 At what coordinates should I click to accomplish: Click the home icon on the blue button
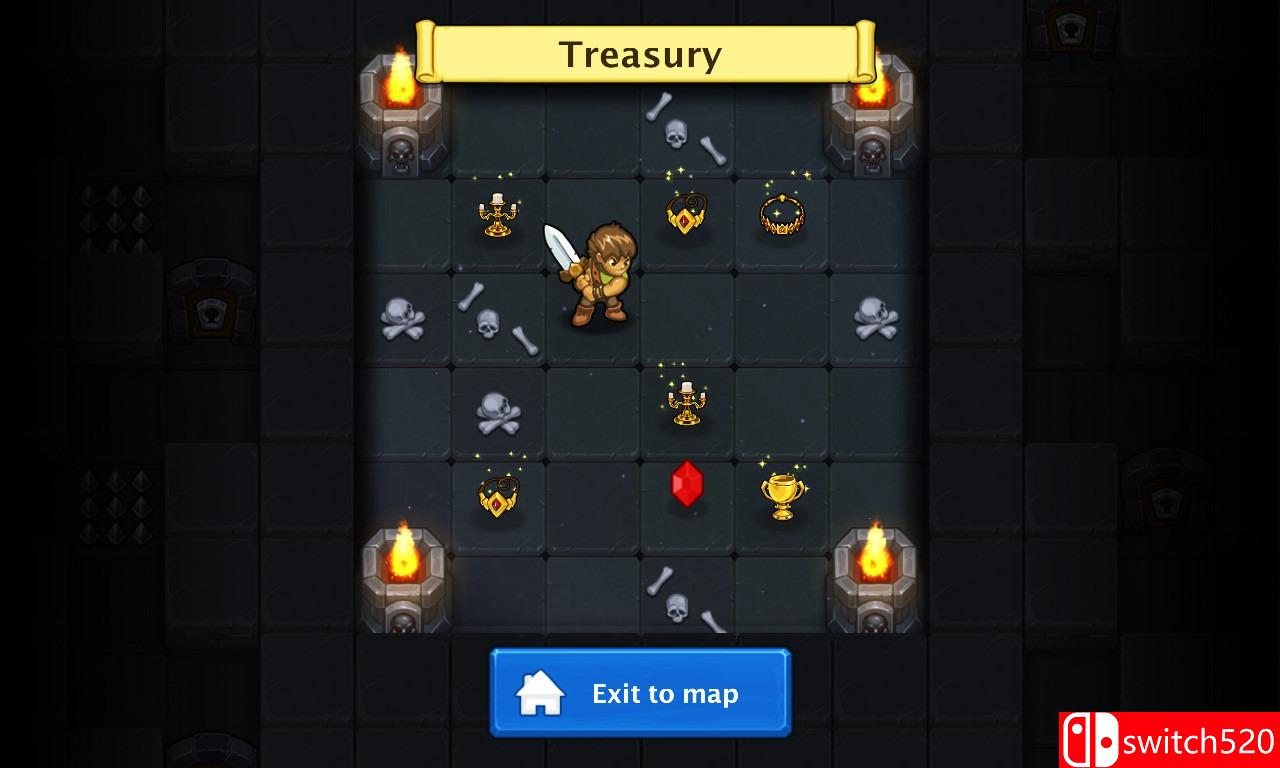tap(538, 693)
